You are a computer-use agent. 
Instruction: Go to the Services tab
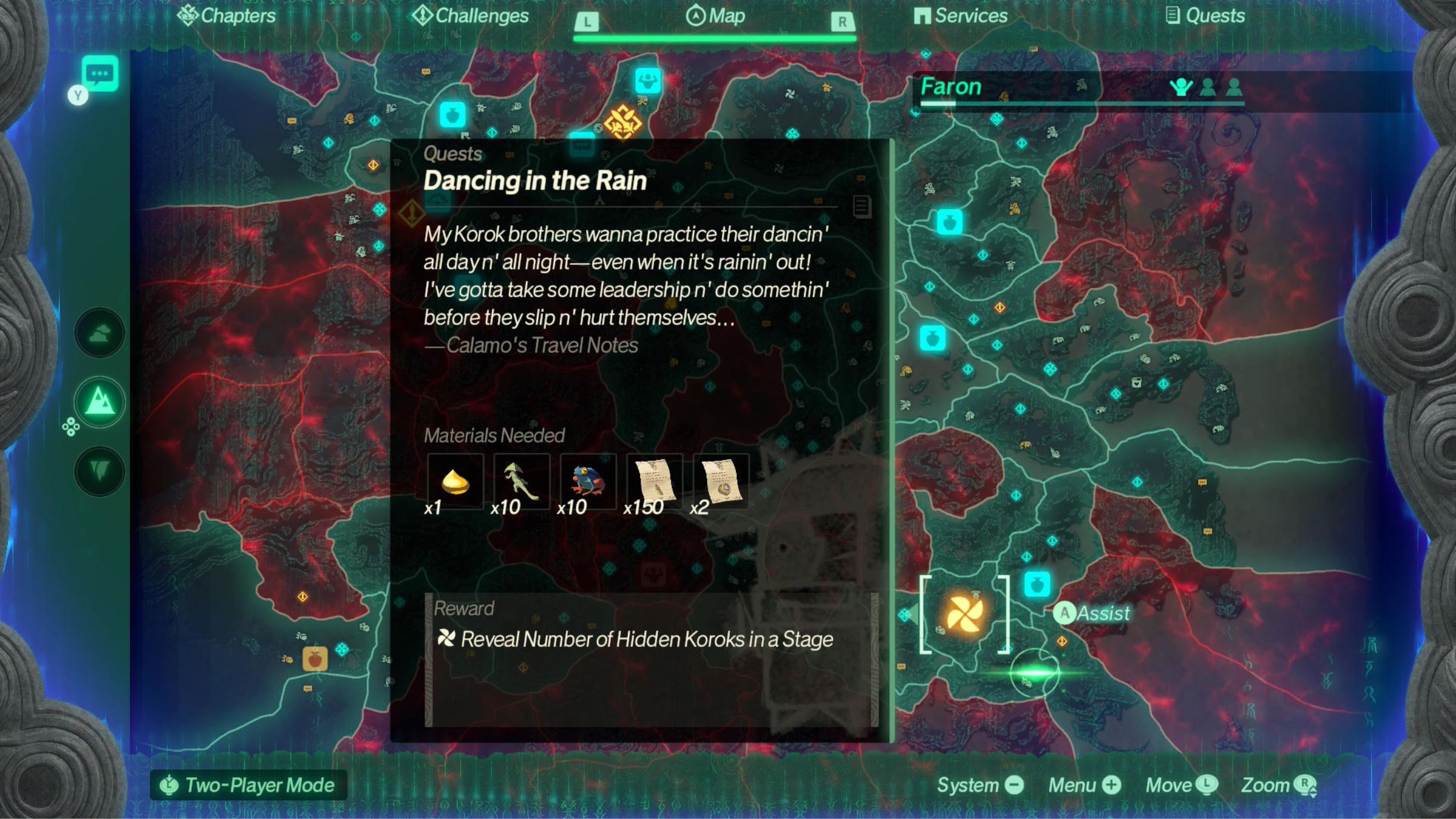pyautogui.click(x=960, y=16)
